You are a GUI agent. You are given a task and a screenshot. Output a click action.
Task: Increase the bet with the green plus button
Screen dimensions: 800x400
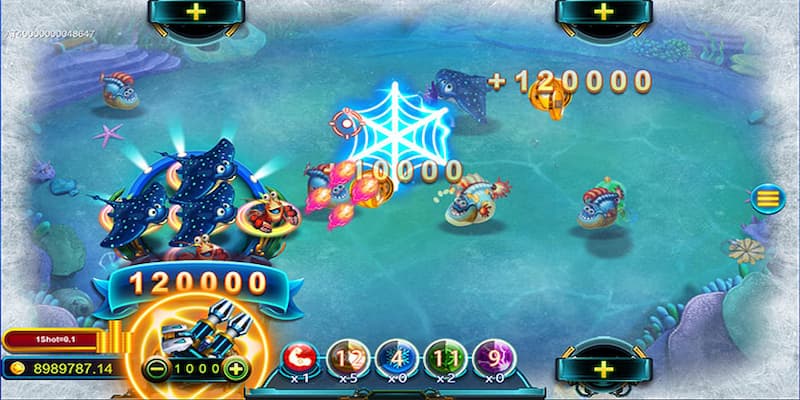pyautogui.click(x=236, y=369)
